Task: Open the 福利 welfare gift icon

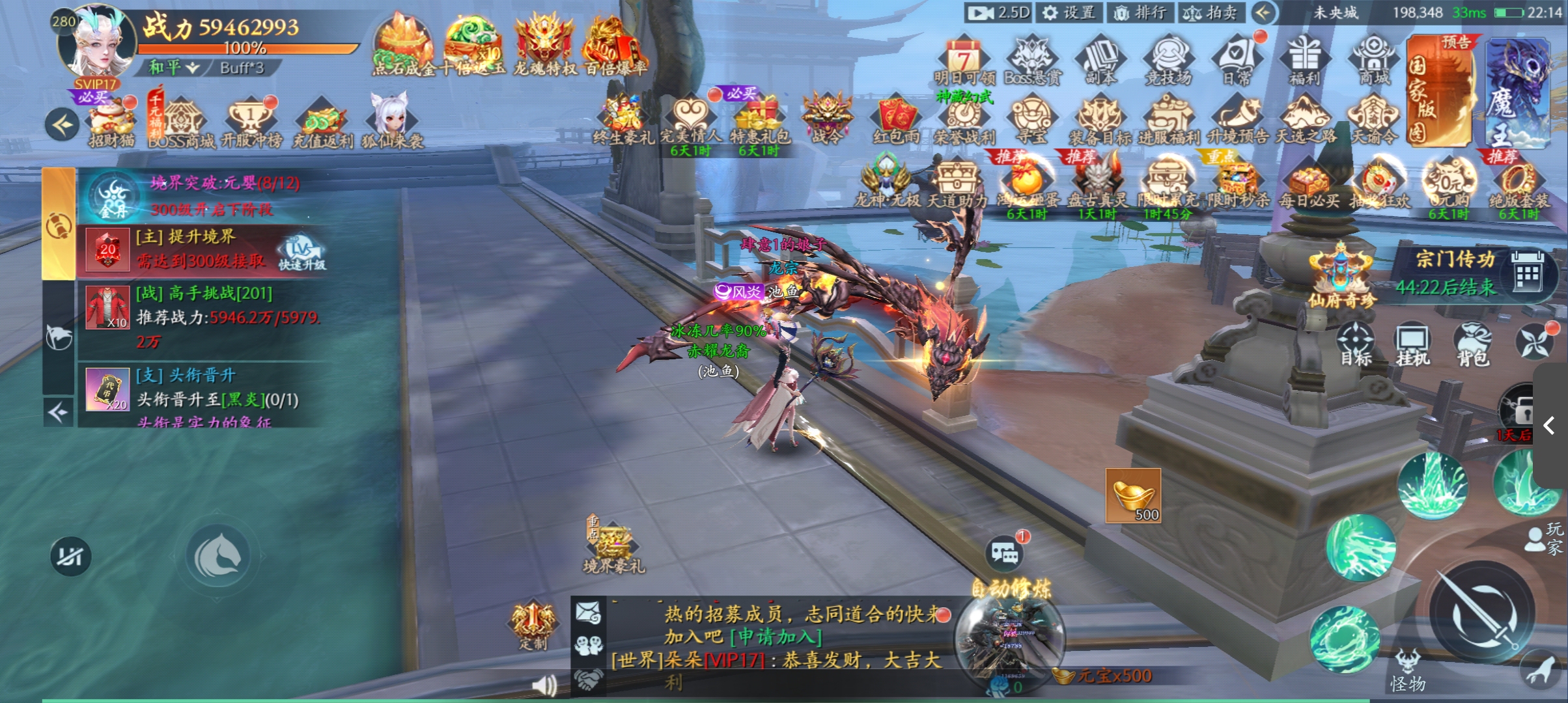Action: pyautogui.click(x=1304, y=61)
